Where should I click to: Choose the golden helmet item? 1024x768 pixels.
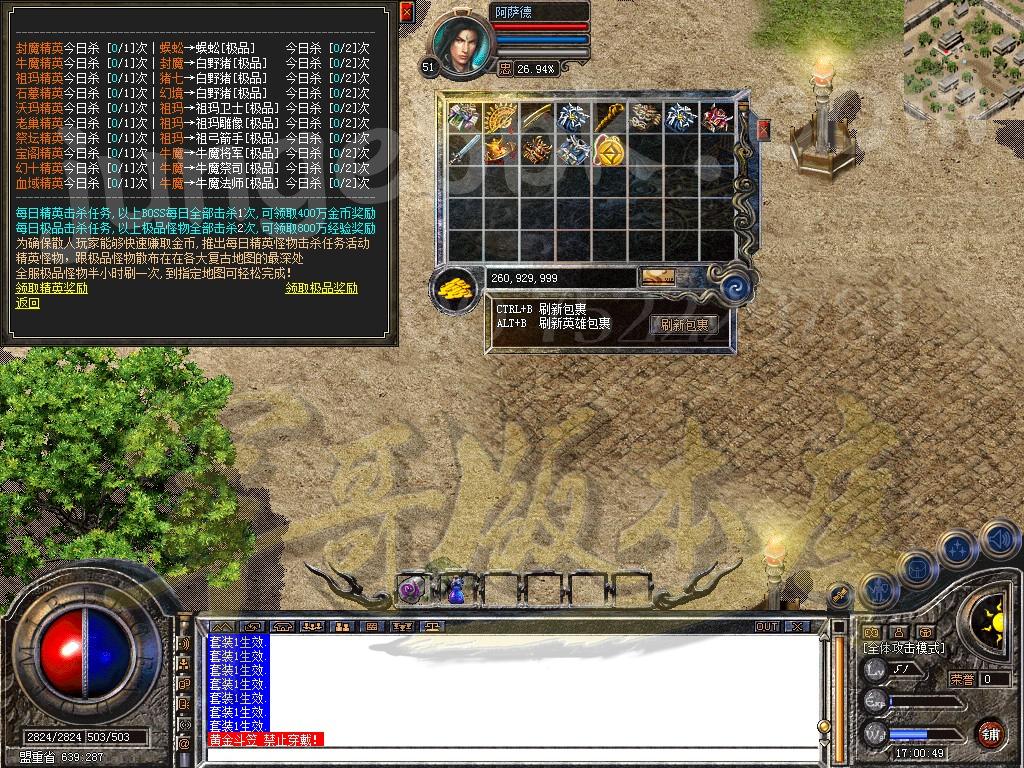(x=499, y=150)
